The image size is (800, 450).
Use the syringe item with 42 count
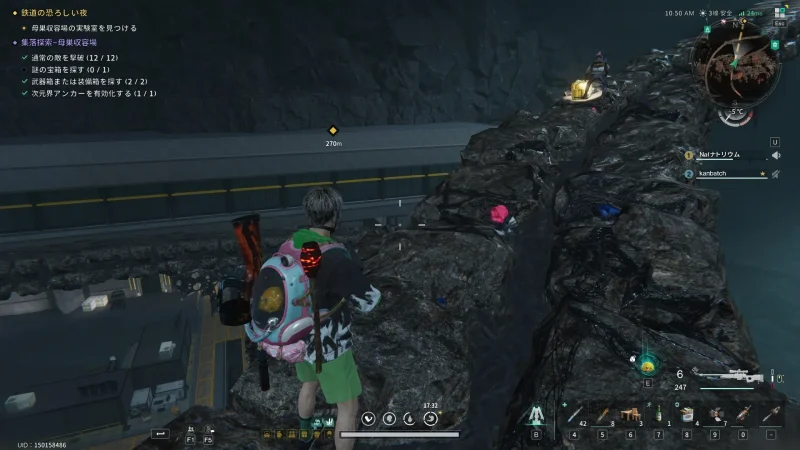pyautogui.click(x=575, y=414)
